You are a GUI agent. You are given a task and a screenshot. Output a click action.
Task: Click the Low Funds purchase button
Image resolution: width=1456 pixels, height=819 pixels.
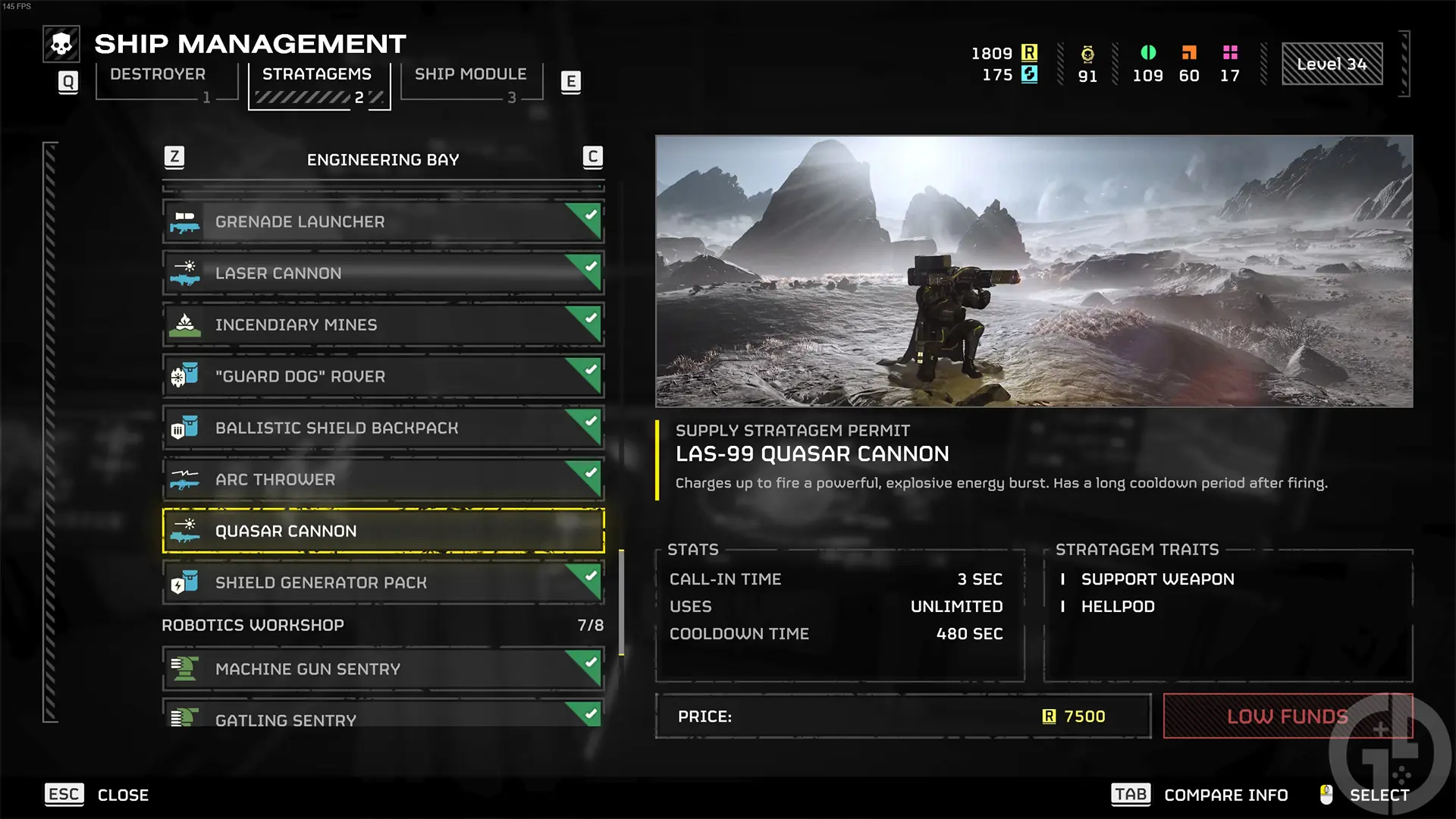pos(1287,716)
